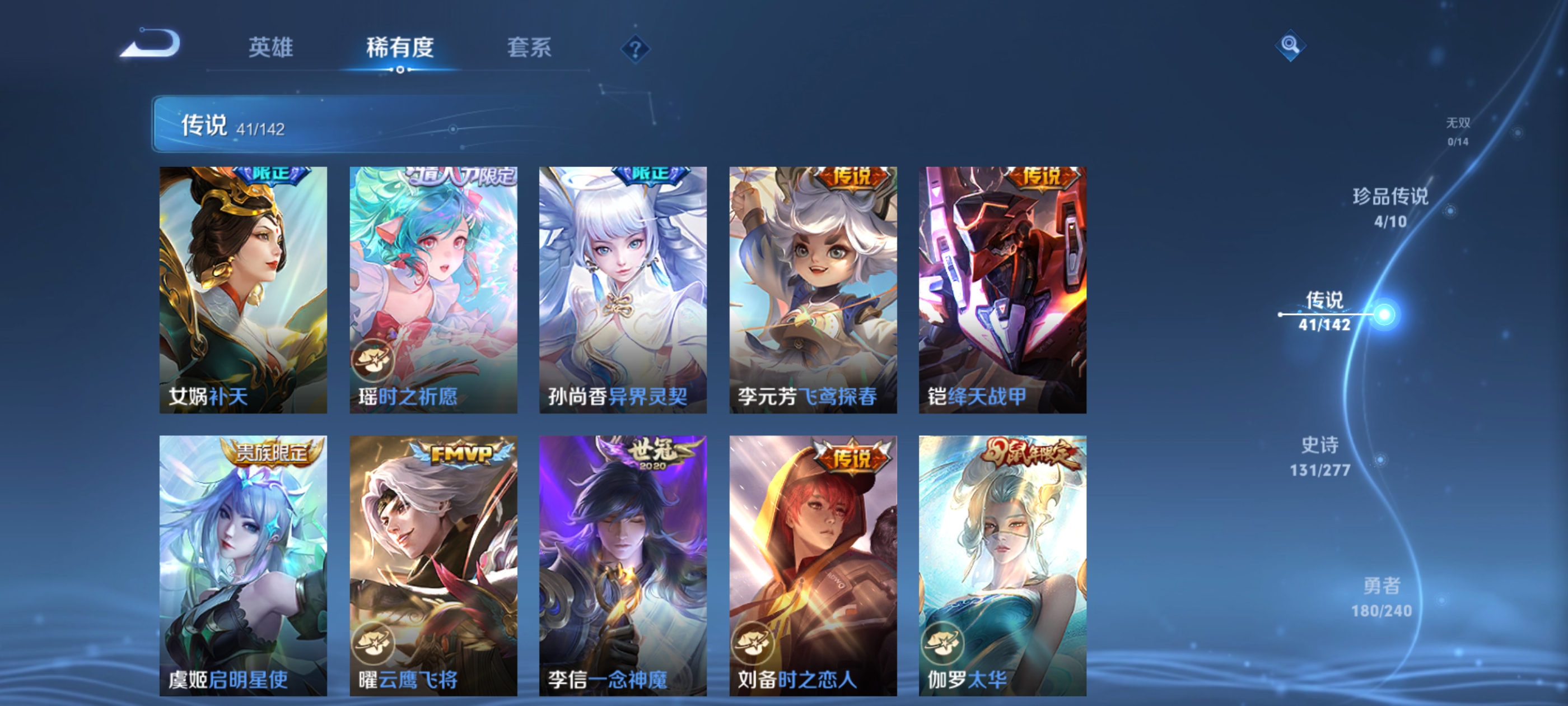The height and width of the screenshot is (706, 1568).
Task: Open the search magnifier icon
Action: [1291, 46]
